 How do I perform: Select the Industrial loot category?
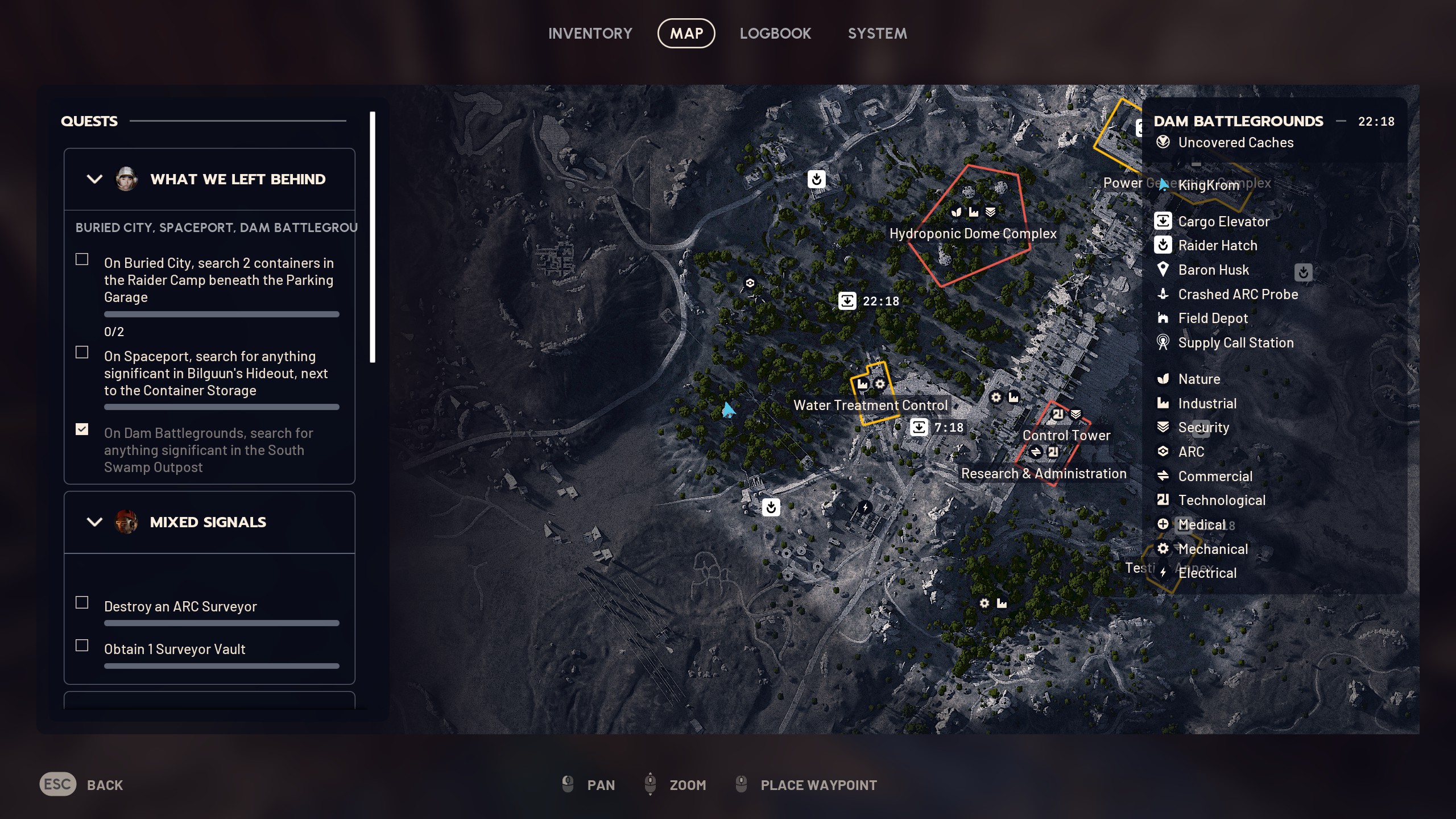1207,404
